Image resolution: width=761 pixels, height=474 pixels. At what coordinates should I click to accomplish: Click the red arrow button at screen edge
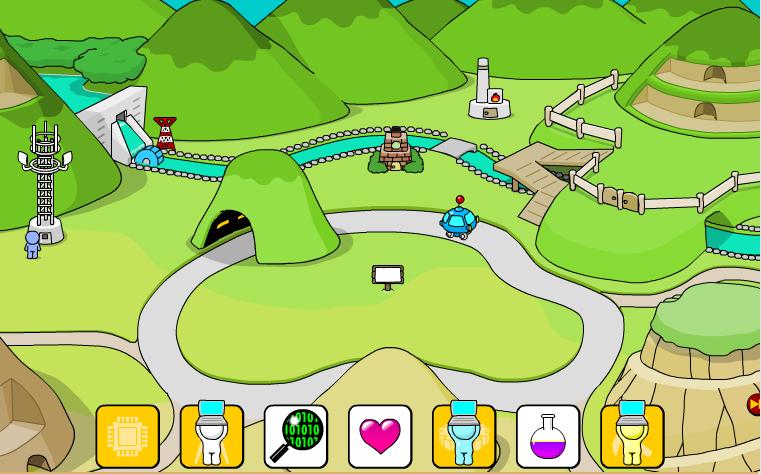pos(754,404)
